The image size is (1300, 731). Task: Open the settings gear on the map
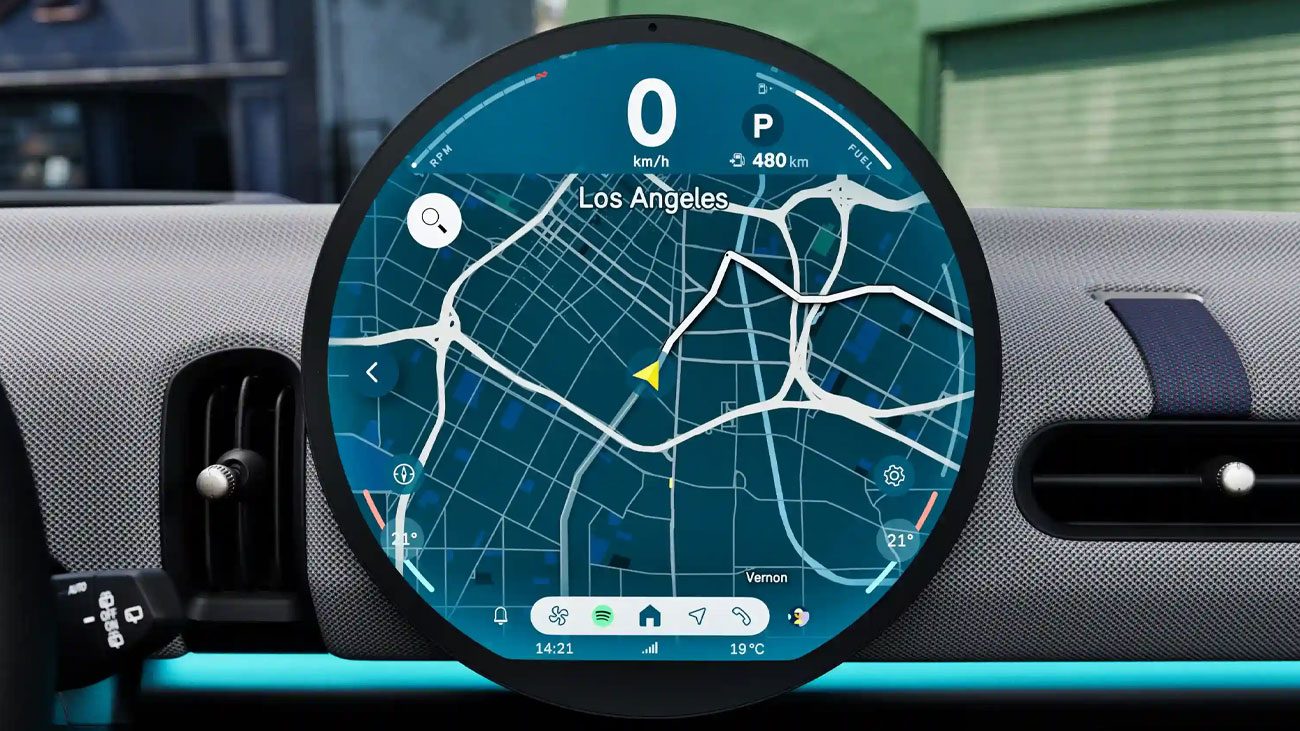(x=894, y=476)
